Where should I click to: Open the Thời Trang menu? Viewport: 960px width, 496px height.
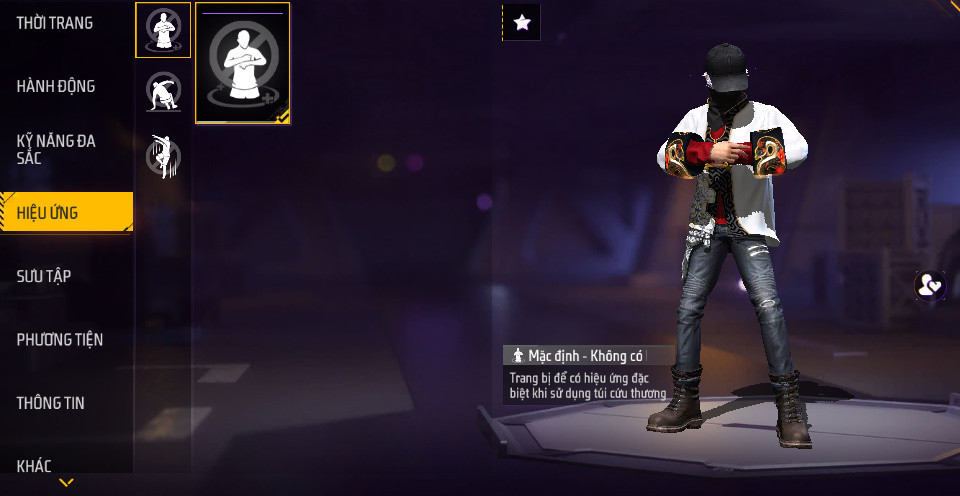(55, 23)
